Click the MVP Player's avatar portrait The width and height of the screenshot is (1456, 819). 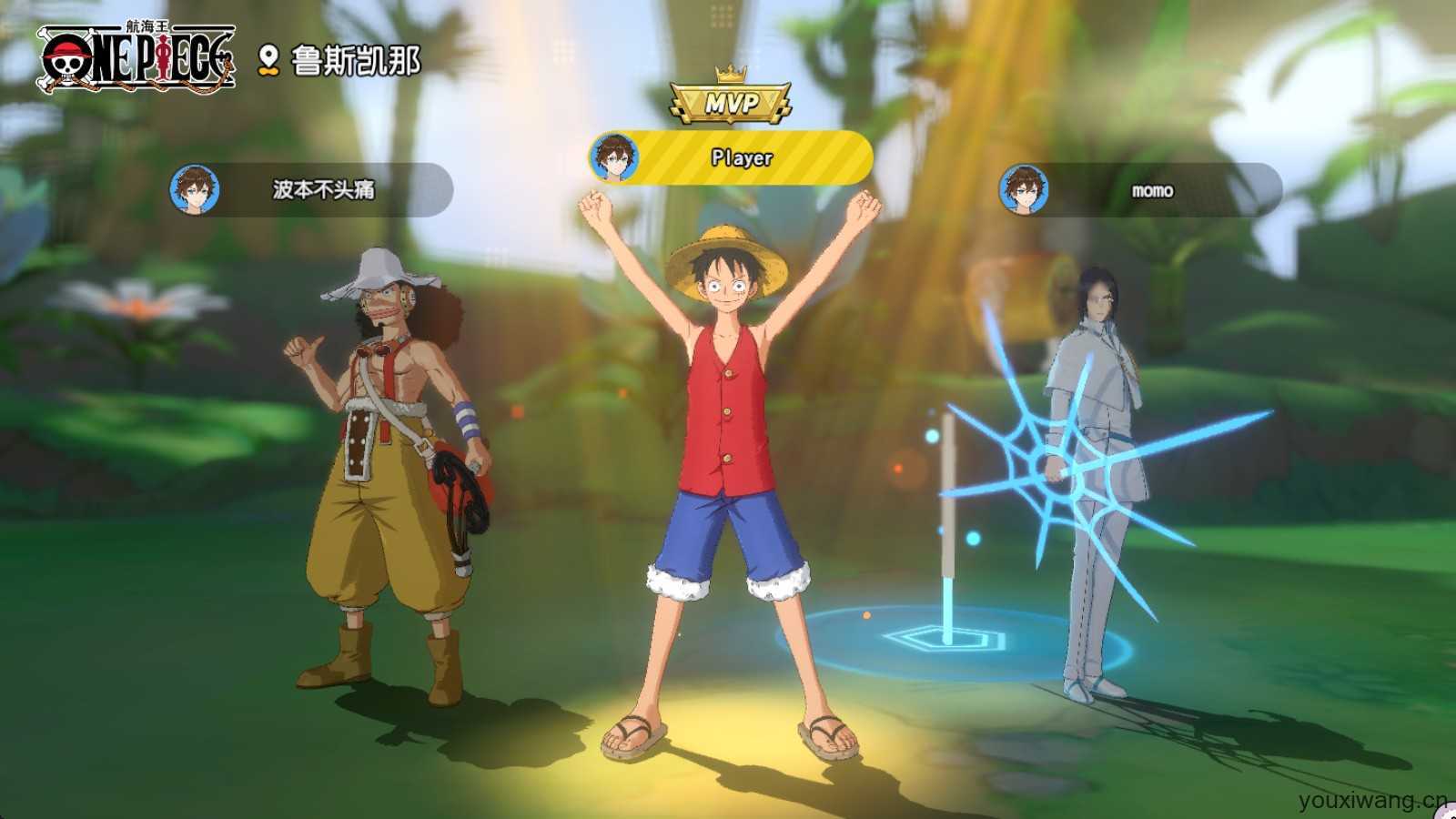point(614,157)
